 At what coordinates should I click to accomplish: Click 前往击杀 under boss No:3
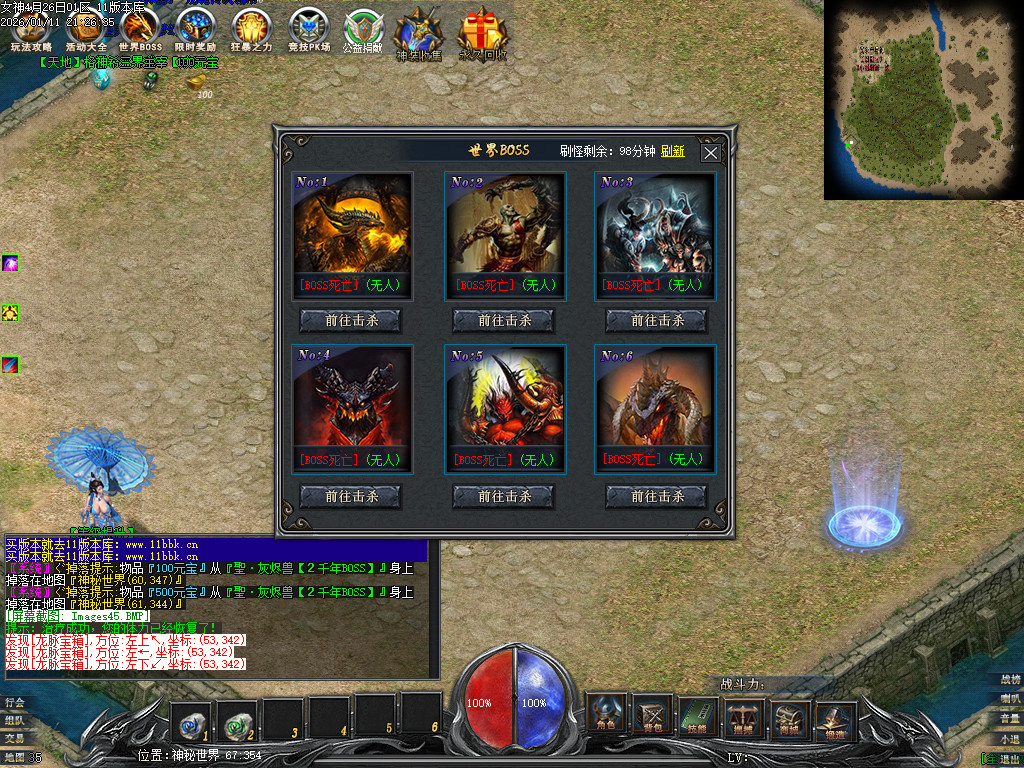(x=657, y=320)
